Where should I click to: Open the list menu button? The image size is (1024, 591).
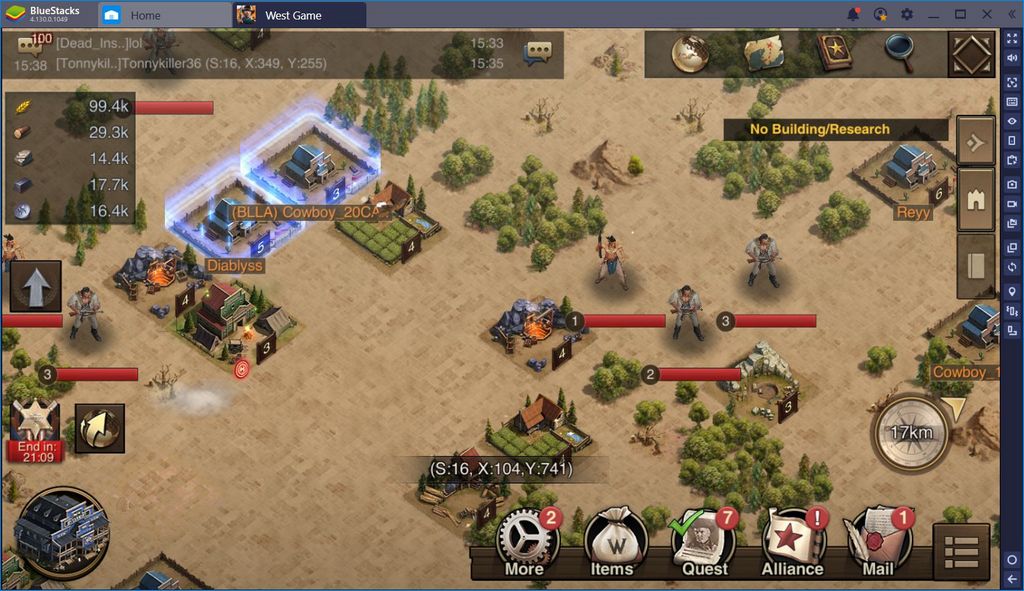961,552
